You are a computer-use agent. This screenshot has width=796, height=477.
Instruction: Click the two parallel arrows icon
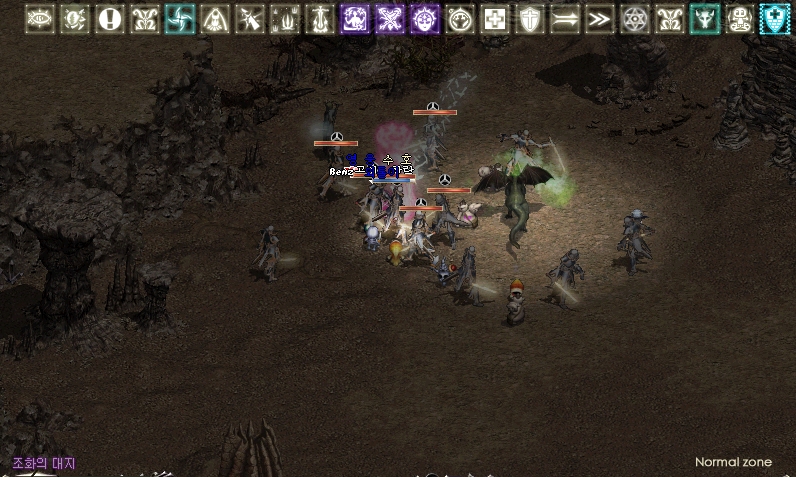coord(565,19)
